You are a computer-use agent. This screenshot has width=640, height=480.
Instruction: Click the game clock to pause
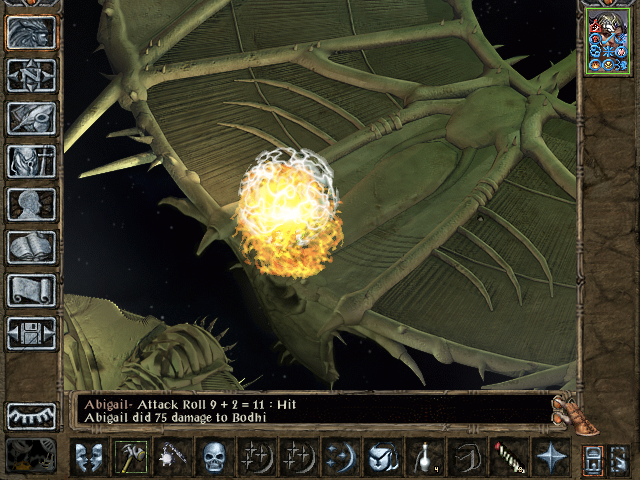[x=31, y=456]
